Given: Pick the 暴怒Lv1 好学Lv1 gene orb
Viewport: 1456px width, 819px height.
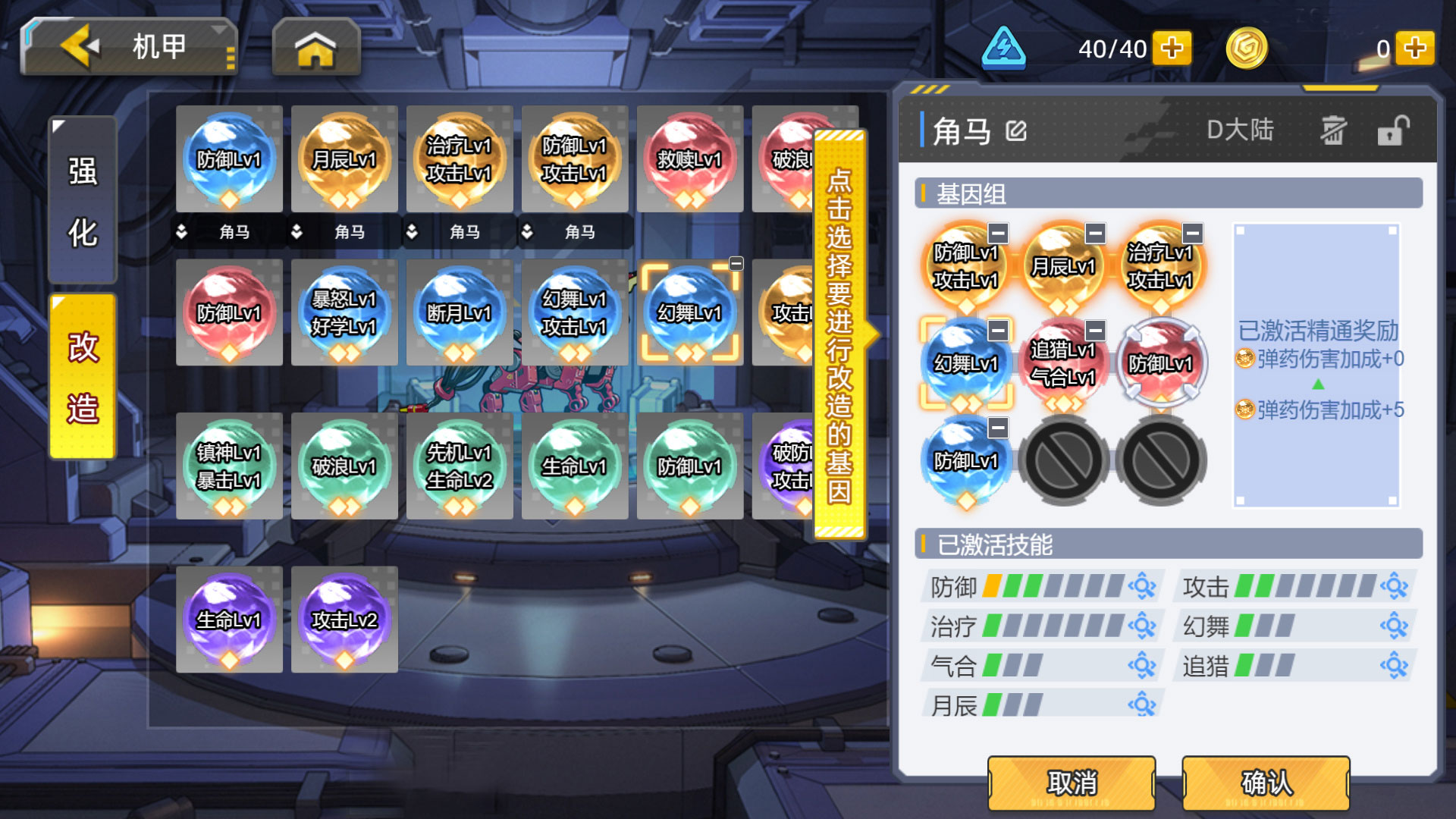Looking at the screenshot, I should point(344,312).
